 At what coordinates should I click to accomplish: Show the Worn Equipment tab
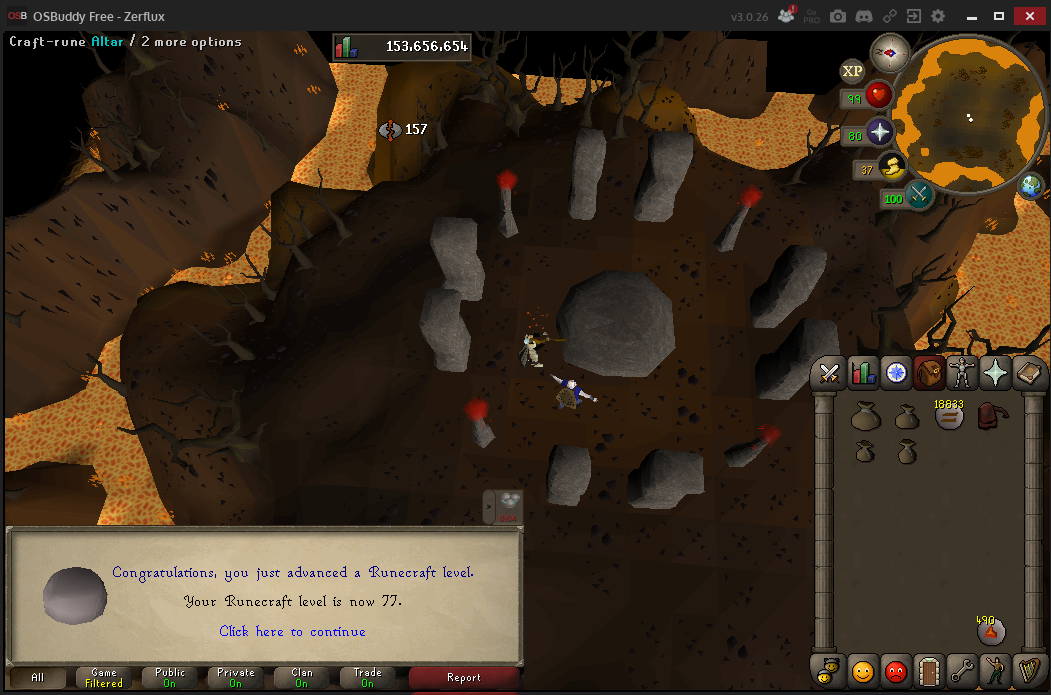click(962, 374)
